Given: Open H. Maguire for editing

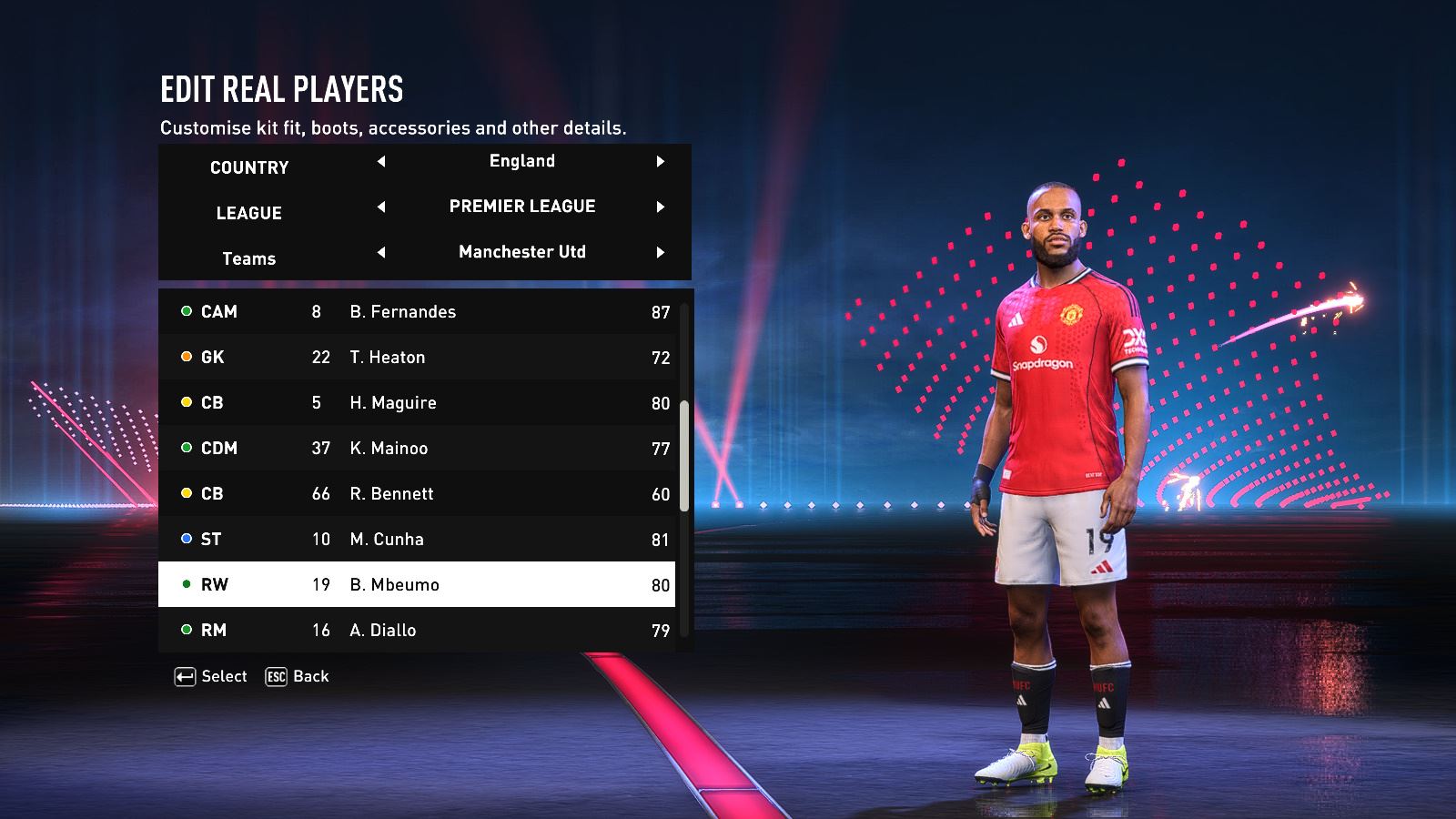Looking at the screenshot, I should 417,402.
